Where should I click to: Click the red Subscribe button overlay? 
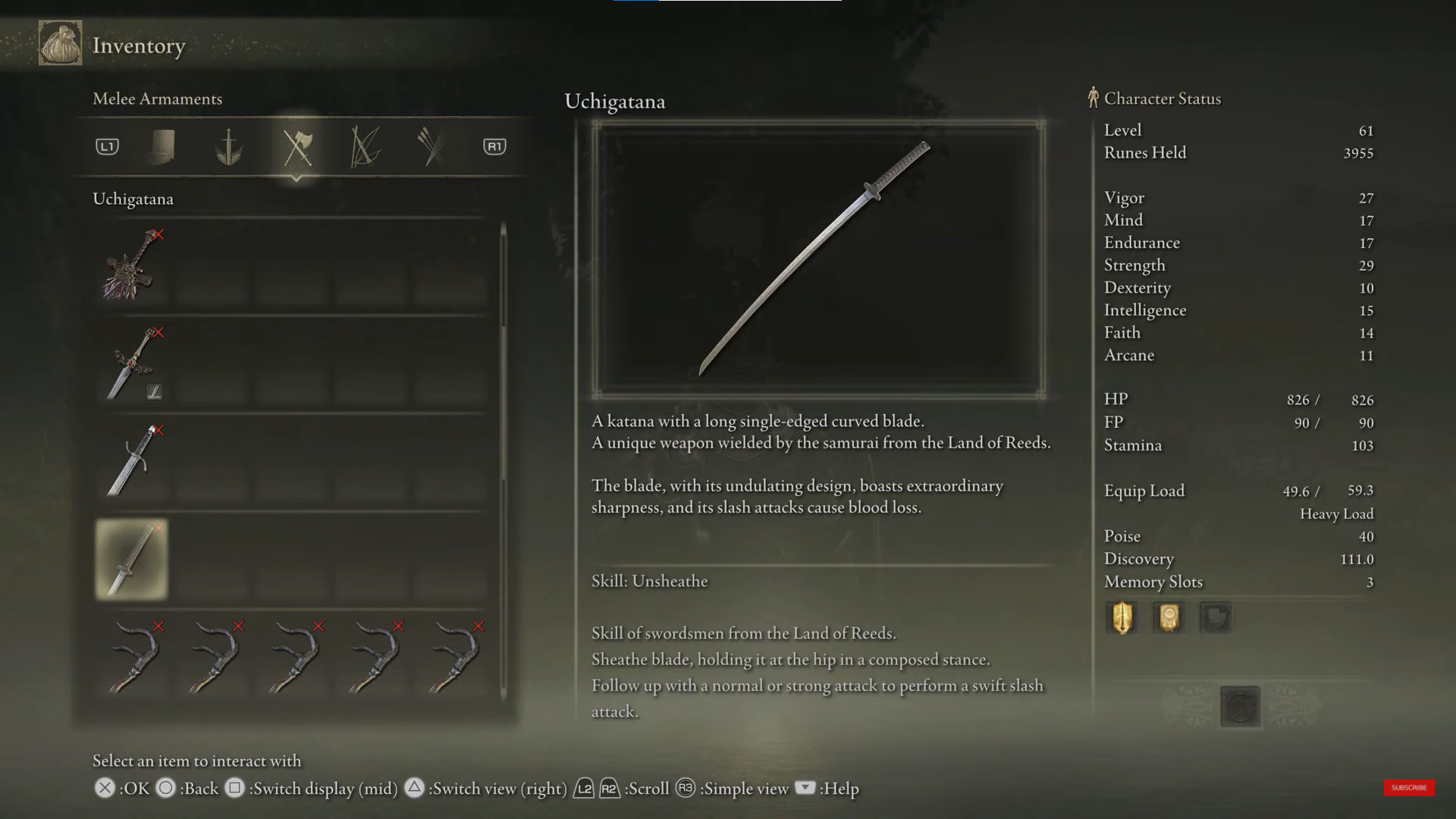1408,788
